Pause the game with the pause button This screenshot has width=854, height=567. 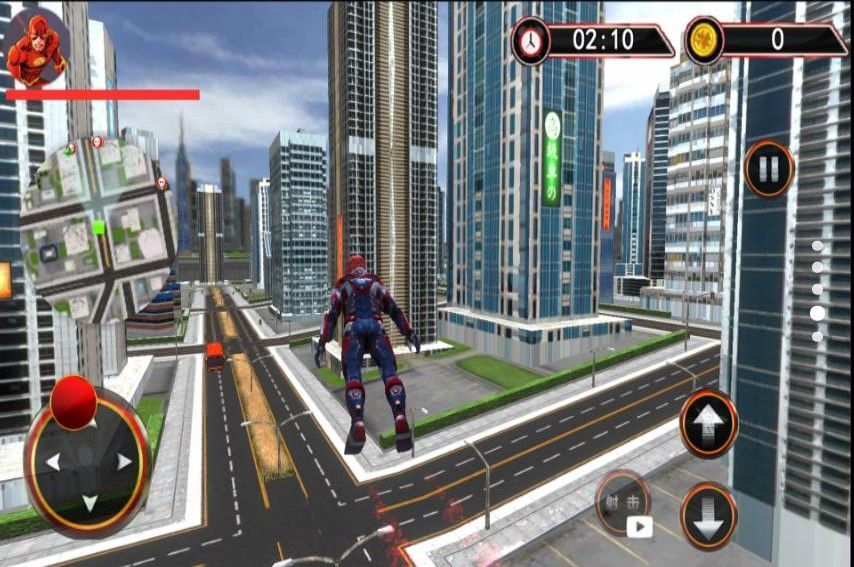(768, 170)
